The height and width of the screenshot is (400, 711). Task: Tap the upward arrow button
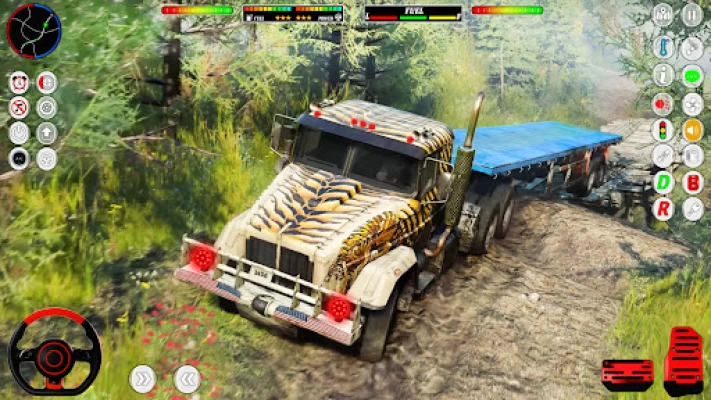click(47, 132)
